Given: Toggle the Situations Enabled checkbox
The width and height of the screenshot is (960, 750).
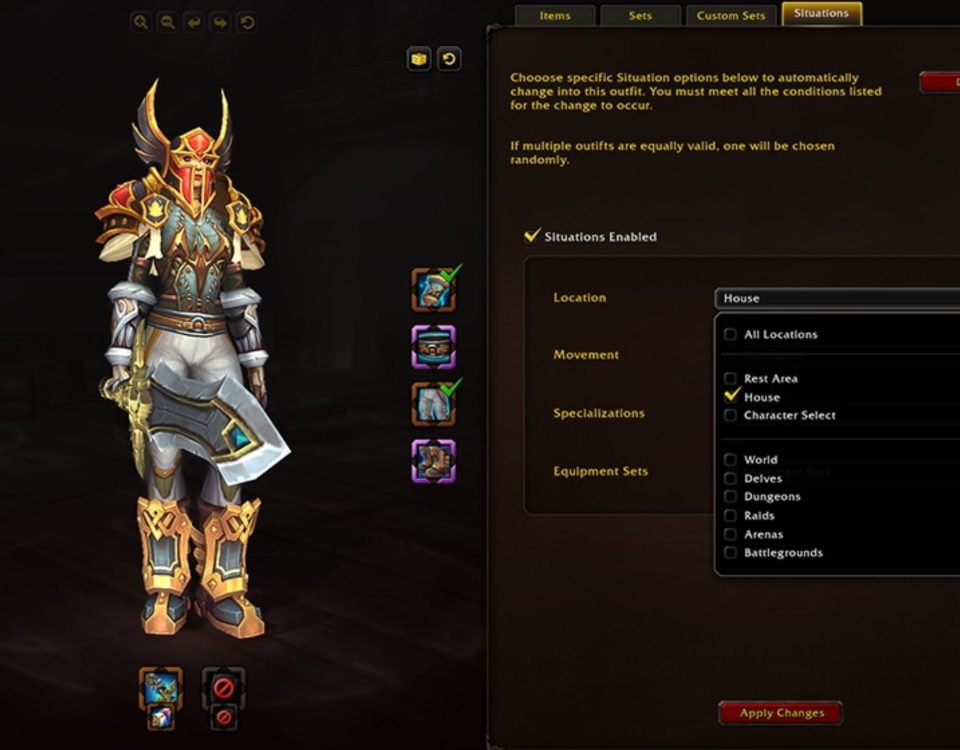Looking at the screenshot, I should pyautogui.click(x=533, y=236).
